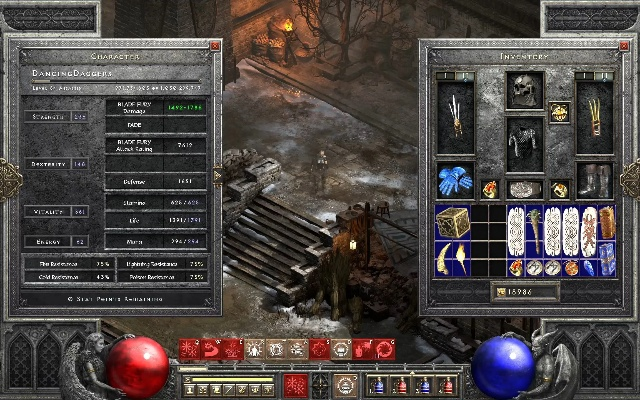Image resolution: width=640 pixels, height=400 pixels.
Task: Click the right-click skill icon
Action: pos(346,385)
